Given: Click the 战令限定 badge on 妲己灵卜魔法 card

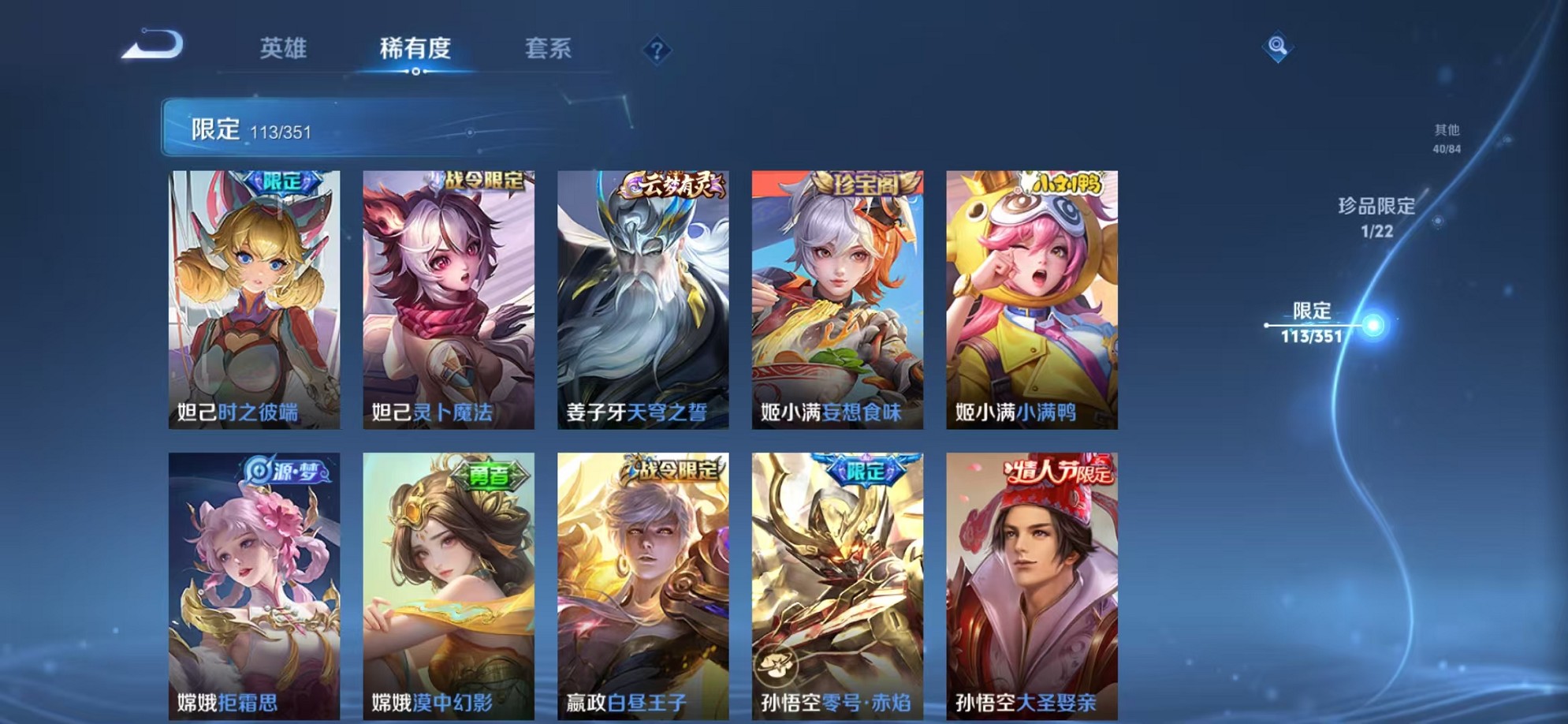Looking at the screenshot, I should (x=483, y=180).
